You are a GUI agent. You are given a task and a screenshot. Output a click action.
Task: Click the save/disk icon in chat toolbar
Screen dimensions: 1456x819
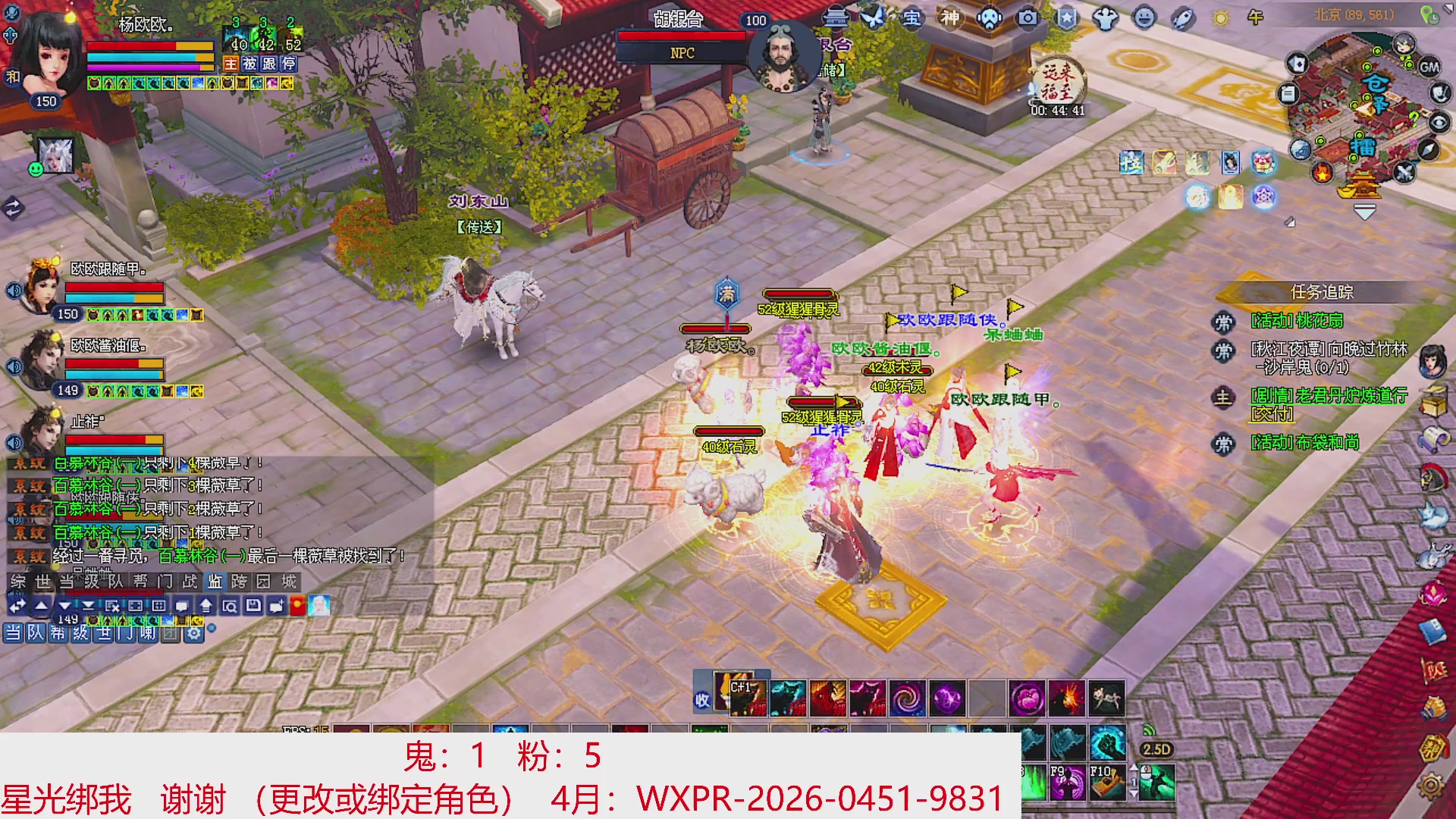pos(252,604)
